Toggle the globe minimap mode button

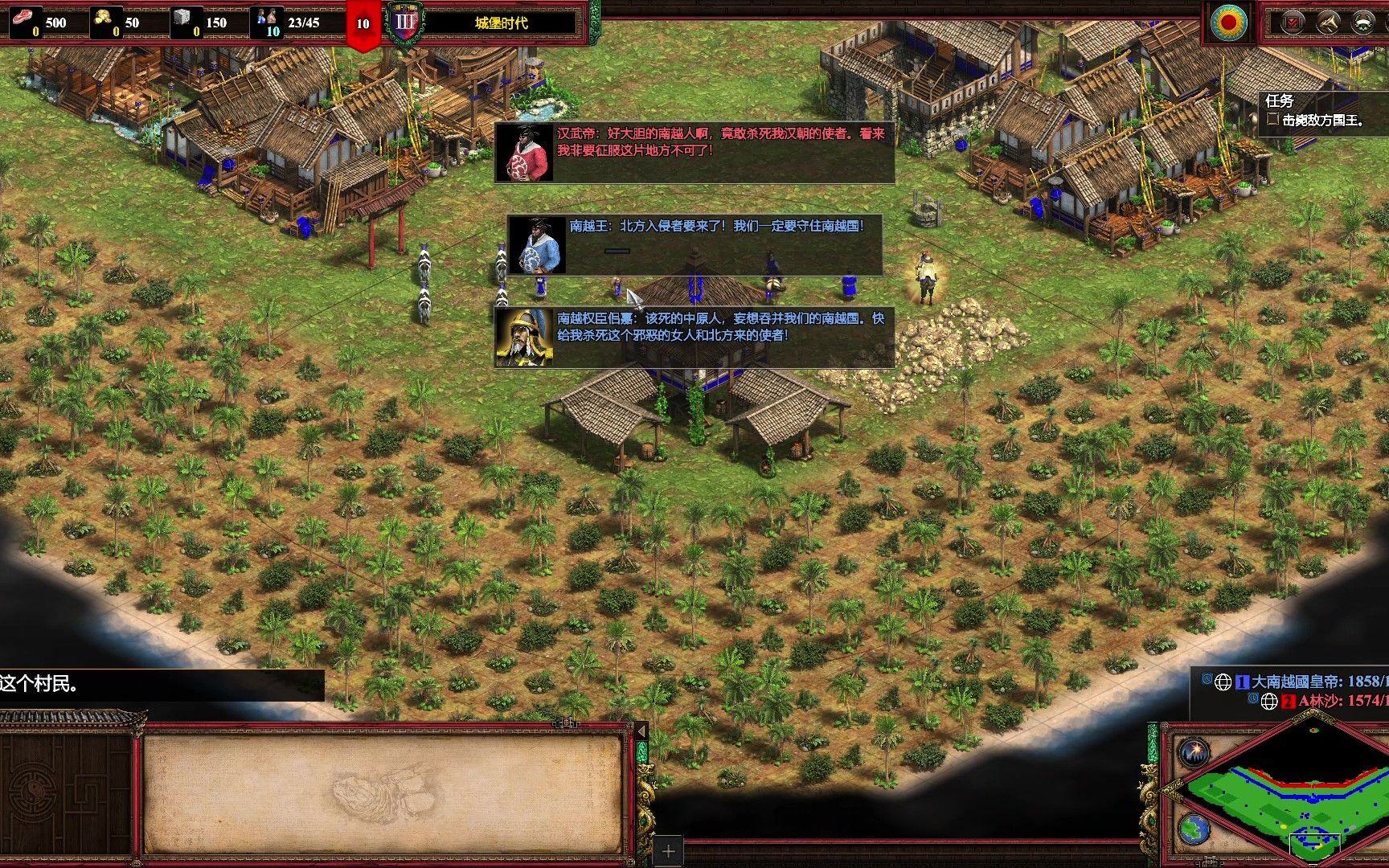[1194, 829]
